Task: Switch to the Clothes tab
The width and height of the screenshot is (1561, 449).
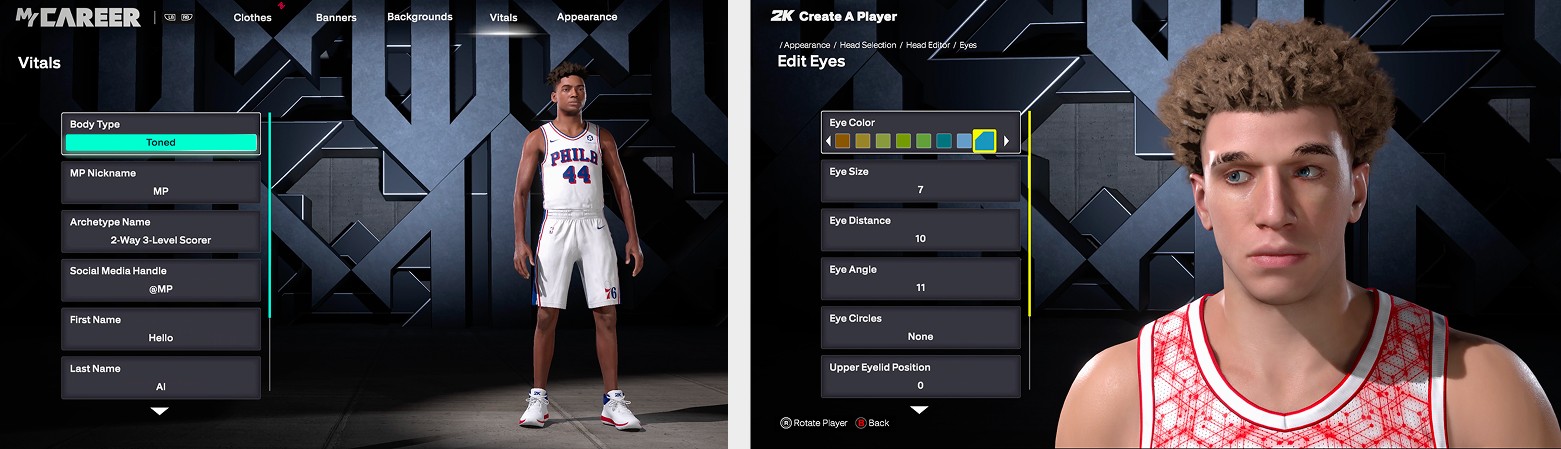Action: pyautogui.click(x=253, y=17)
